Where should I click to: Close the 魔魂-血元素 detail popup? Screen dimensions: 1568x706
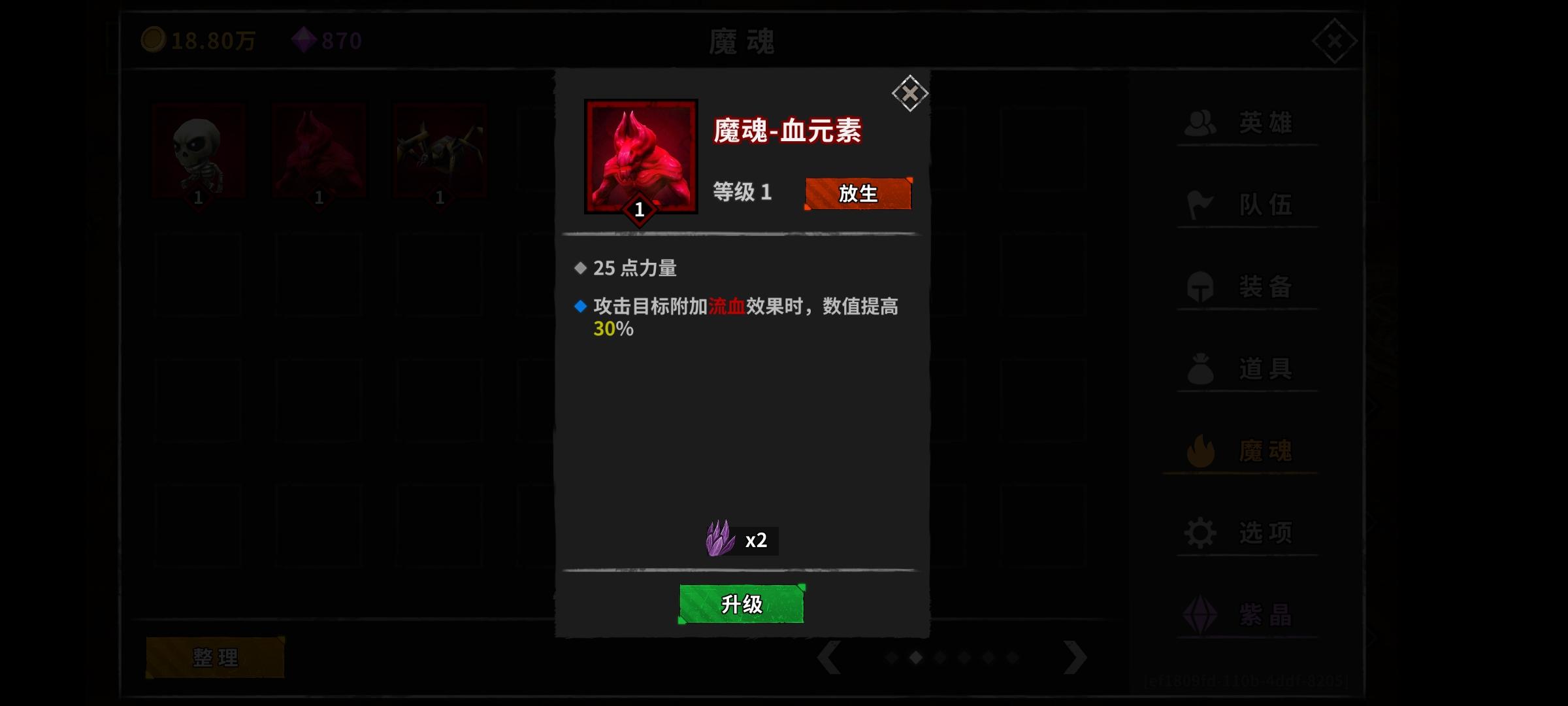[909, 93]
